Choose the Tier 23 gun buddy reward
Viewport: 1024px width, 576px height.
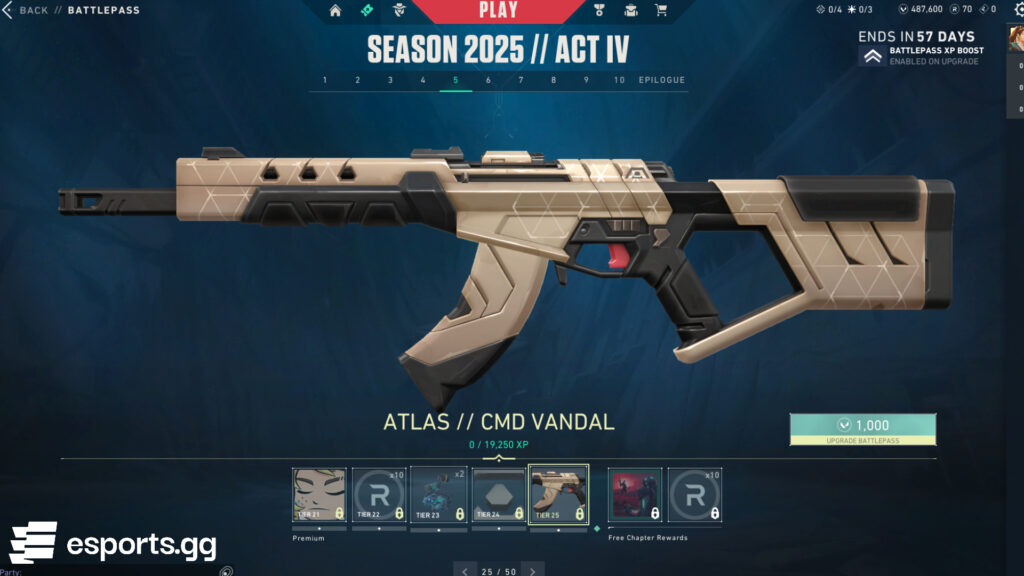point(439,495)
